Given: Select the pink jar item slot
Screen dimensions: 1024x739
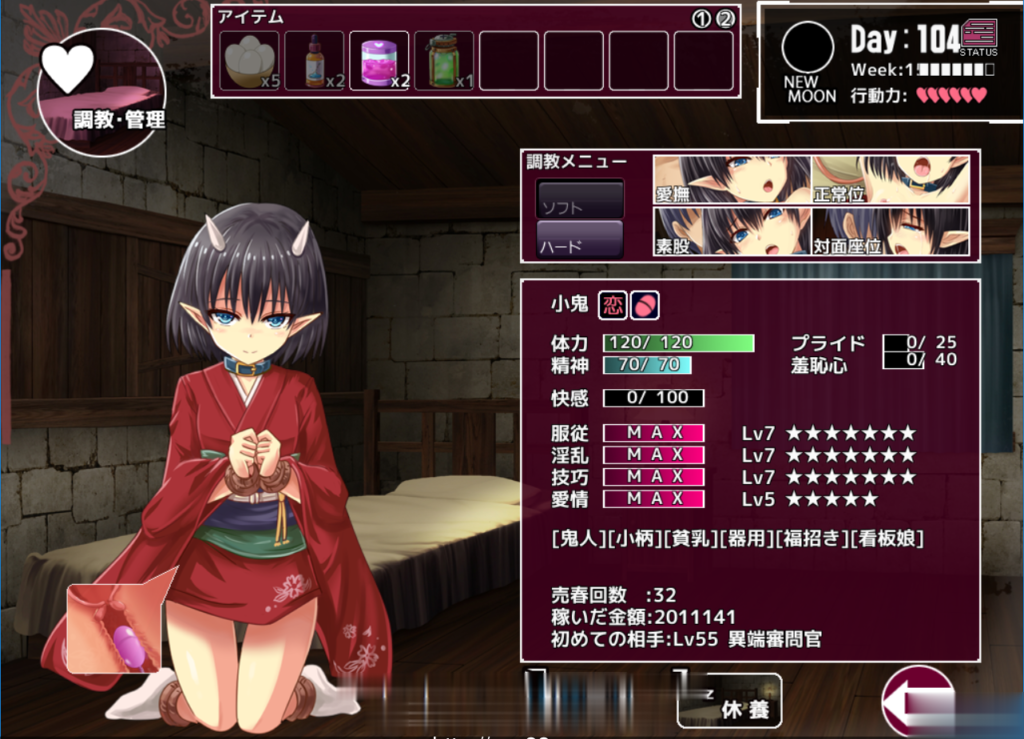Looking at the screenshot, I should pos(379,61).
